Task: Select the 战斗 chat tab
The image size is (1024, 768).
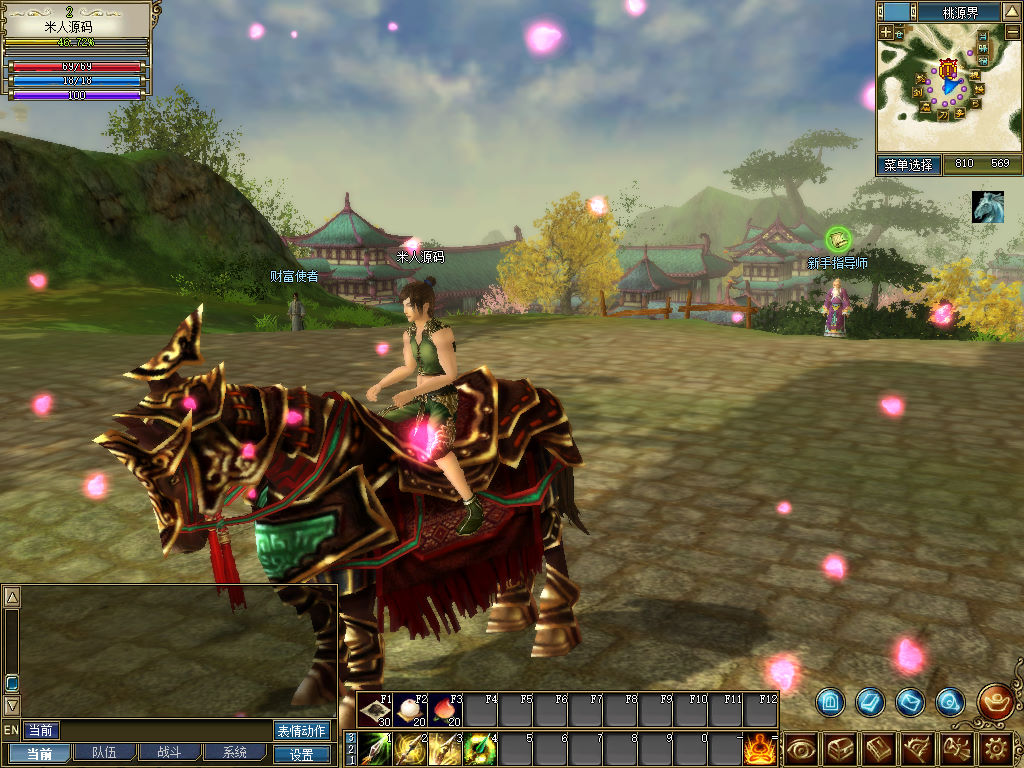Action: pos(168,753)
